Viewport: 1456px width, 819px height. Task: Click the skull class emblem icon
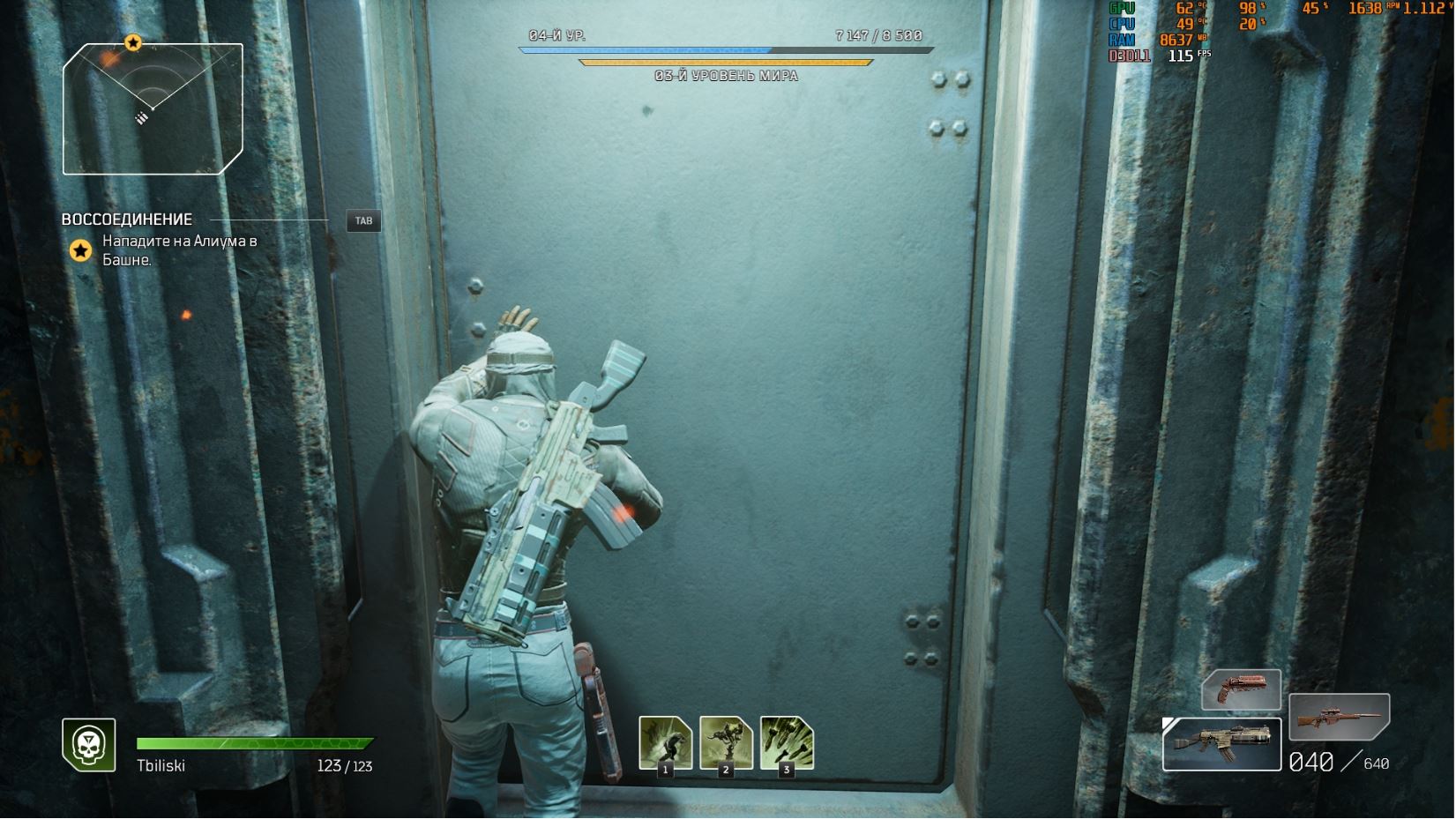click(88, 744)
